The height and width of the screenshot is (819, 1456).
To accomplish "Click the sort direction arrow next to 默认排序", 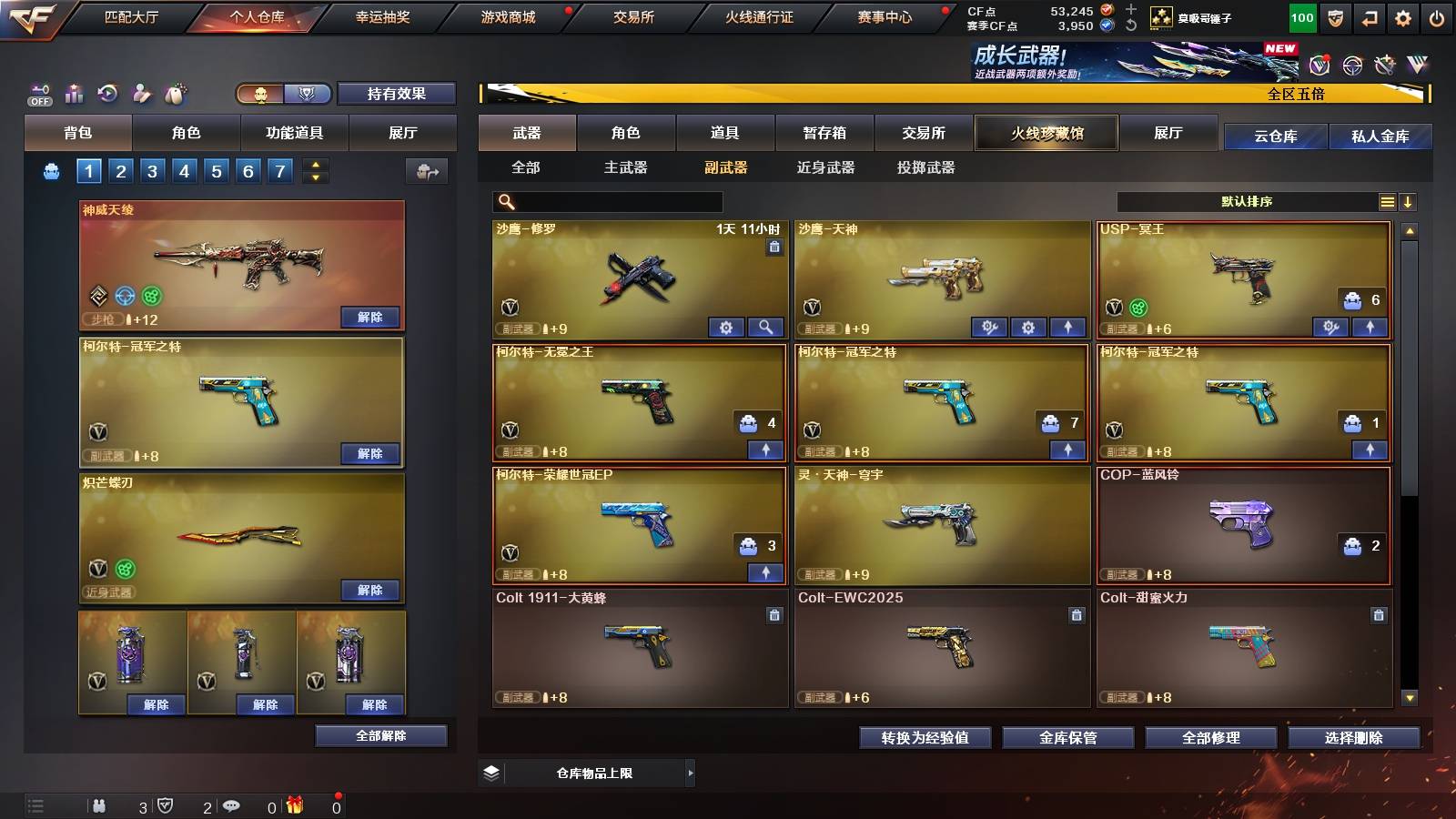I will pyautogui.click(x=1410, y=201).
